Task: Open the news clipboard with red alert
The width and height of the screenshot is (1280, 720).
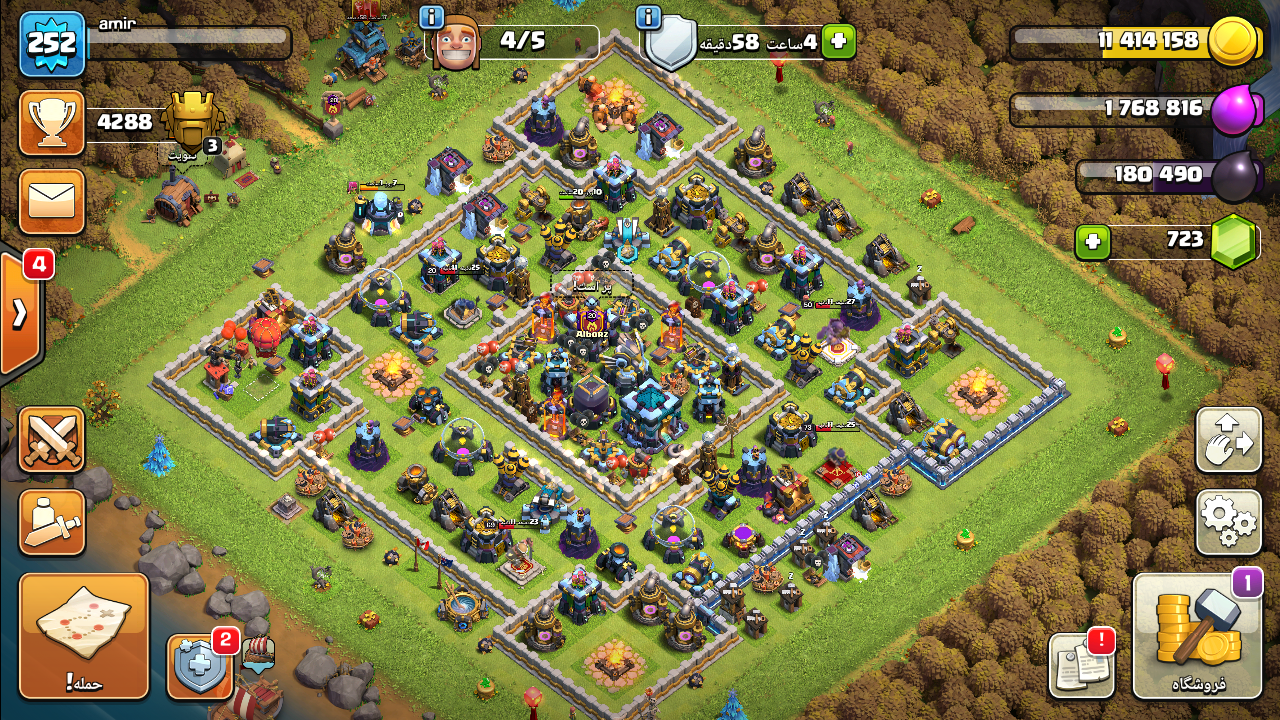Action: pos(1081,665)
